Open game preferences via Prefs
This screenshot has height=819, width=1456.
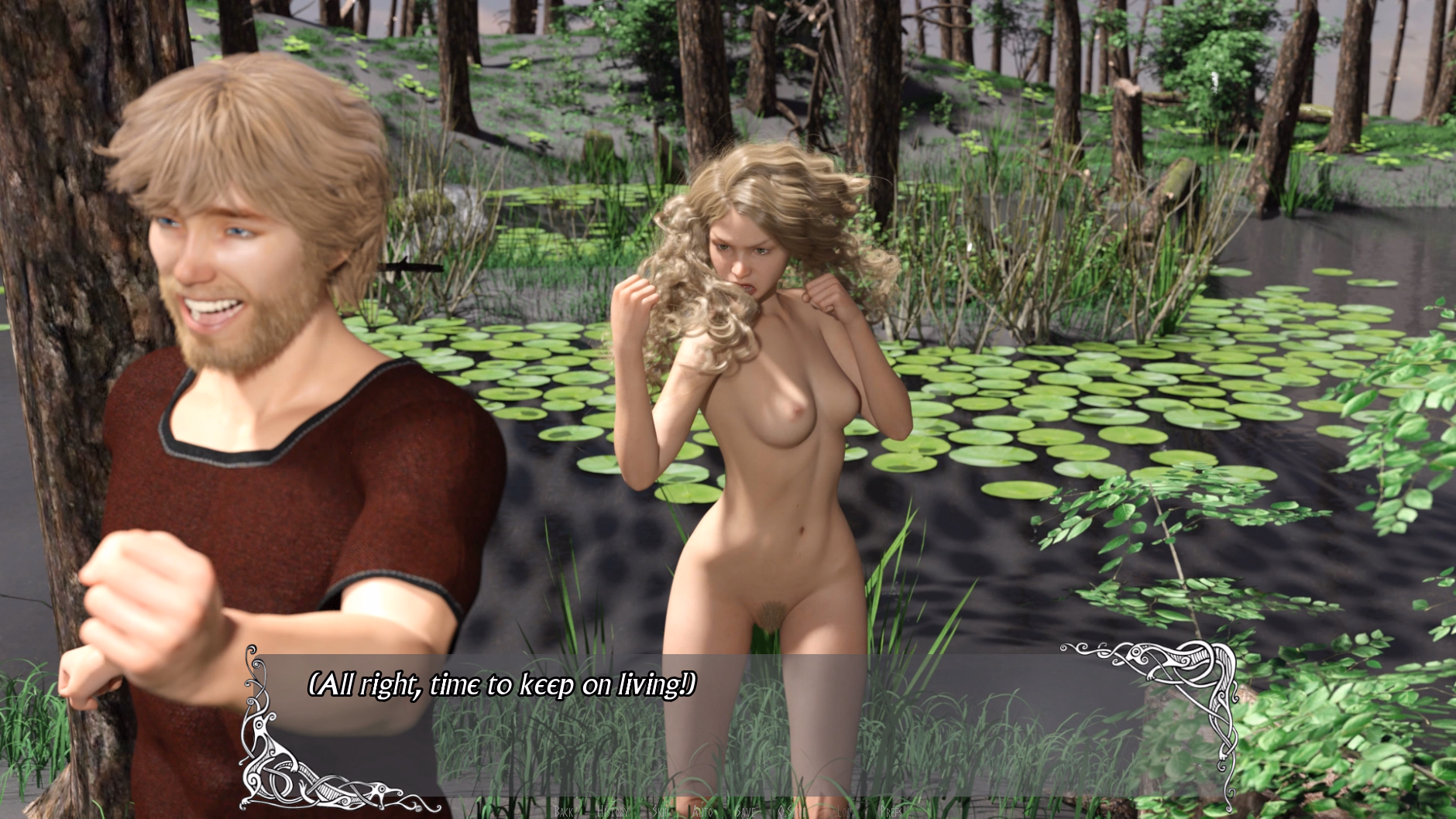[891, 810]
